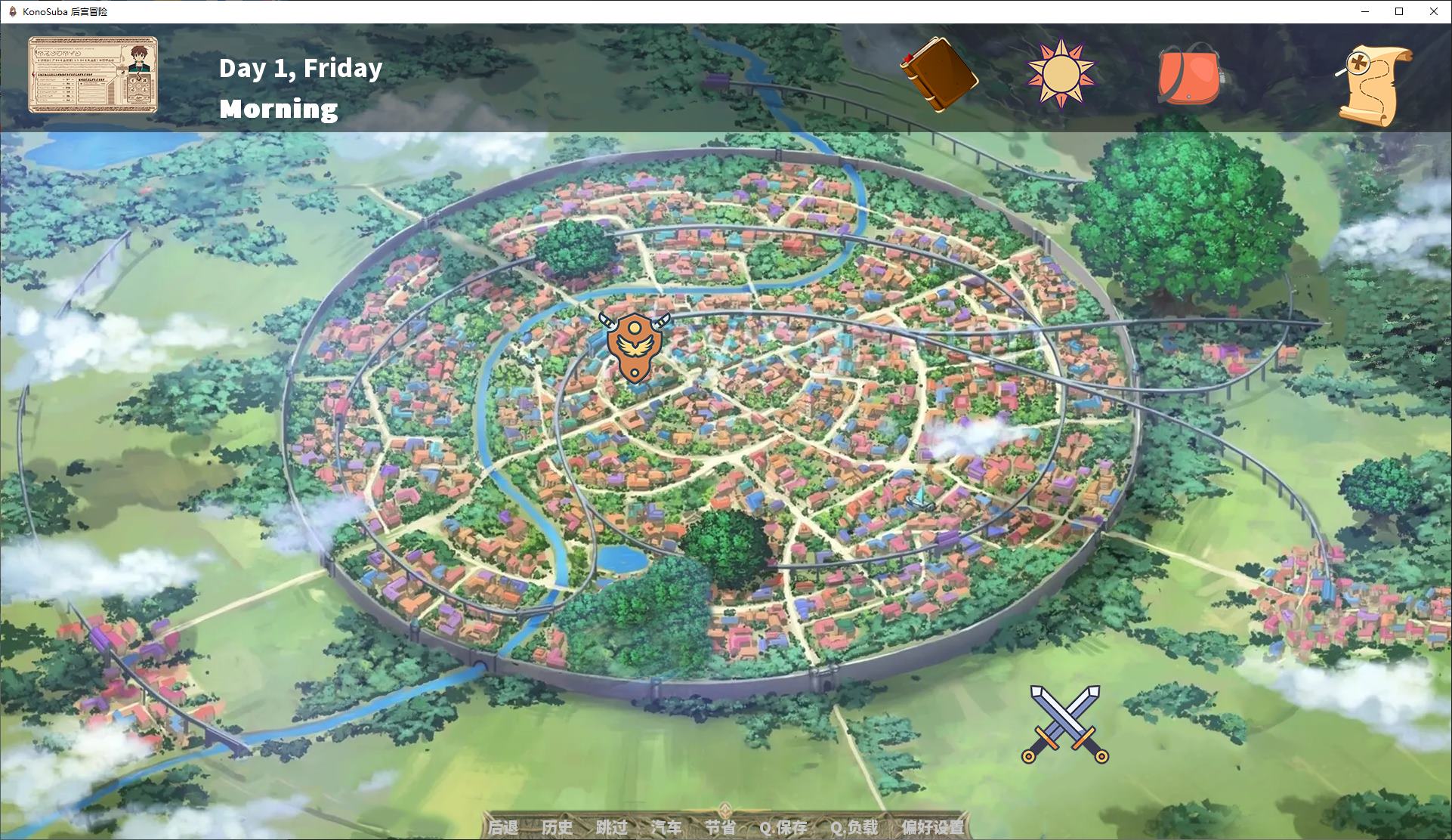Image resolution: width=1452 pixels, height=840 pixels.
Task: Click the sun icon to advance time
Action: click(1061, 73)
